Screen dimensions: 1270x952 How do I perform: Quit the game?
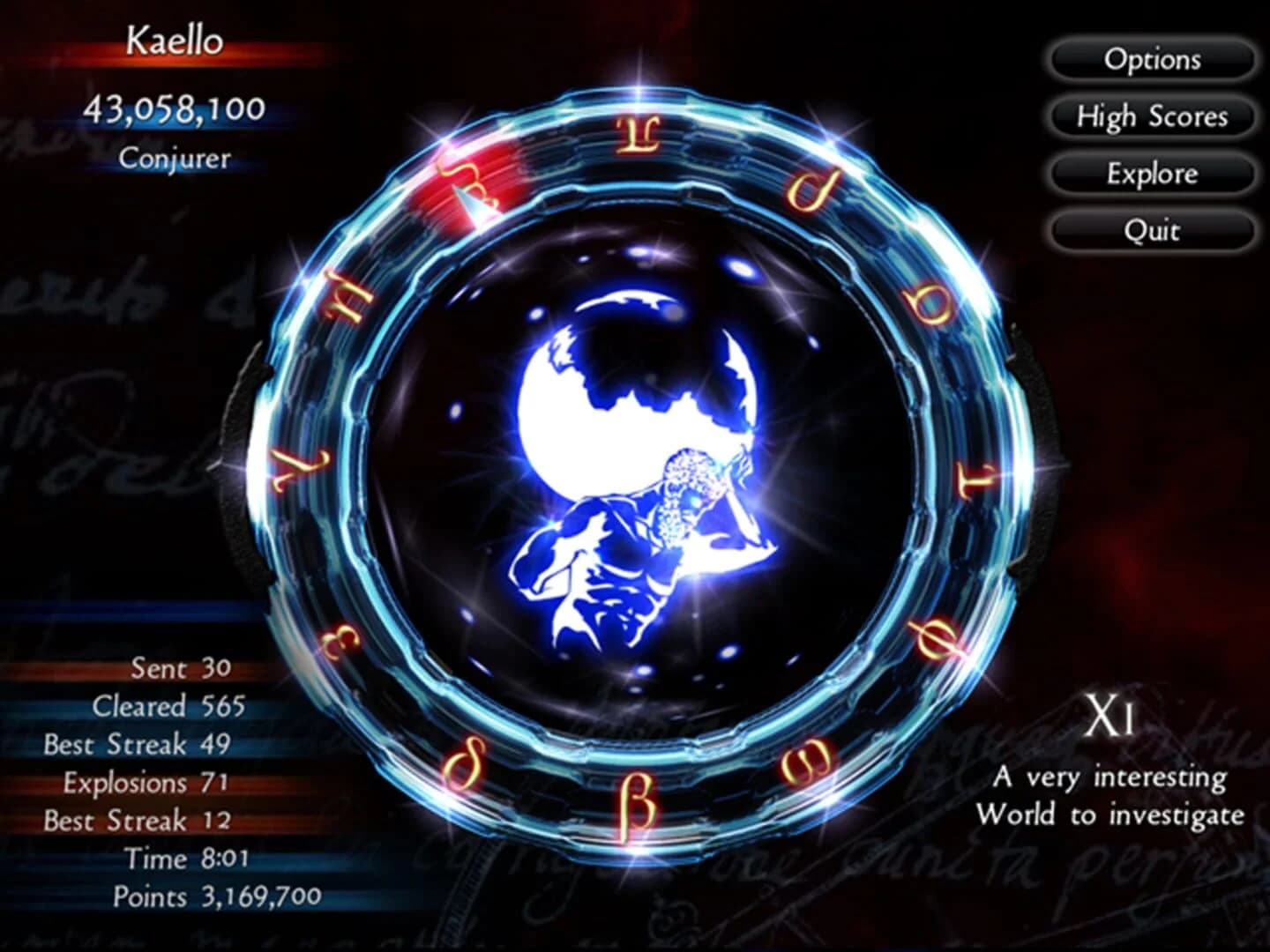[x=1151, y=231]
